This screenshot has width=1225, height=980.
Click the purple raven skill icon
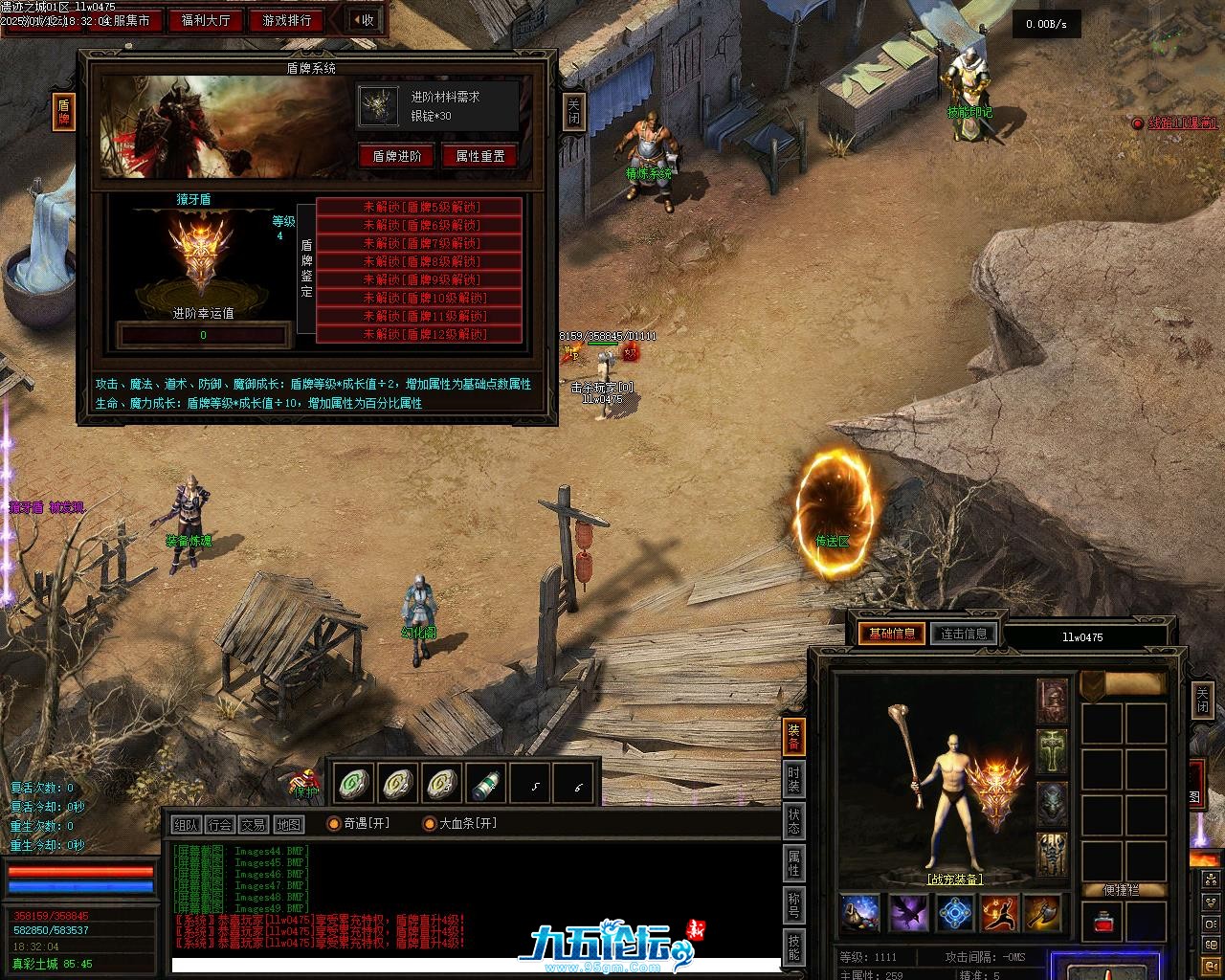pyautogui.click(x=908, y=914)
